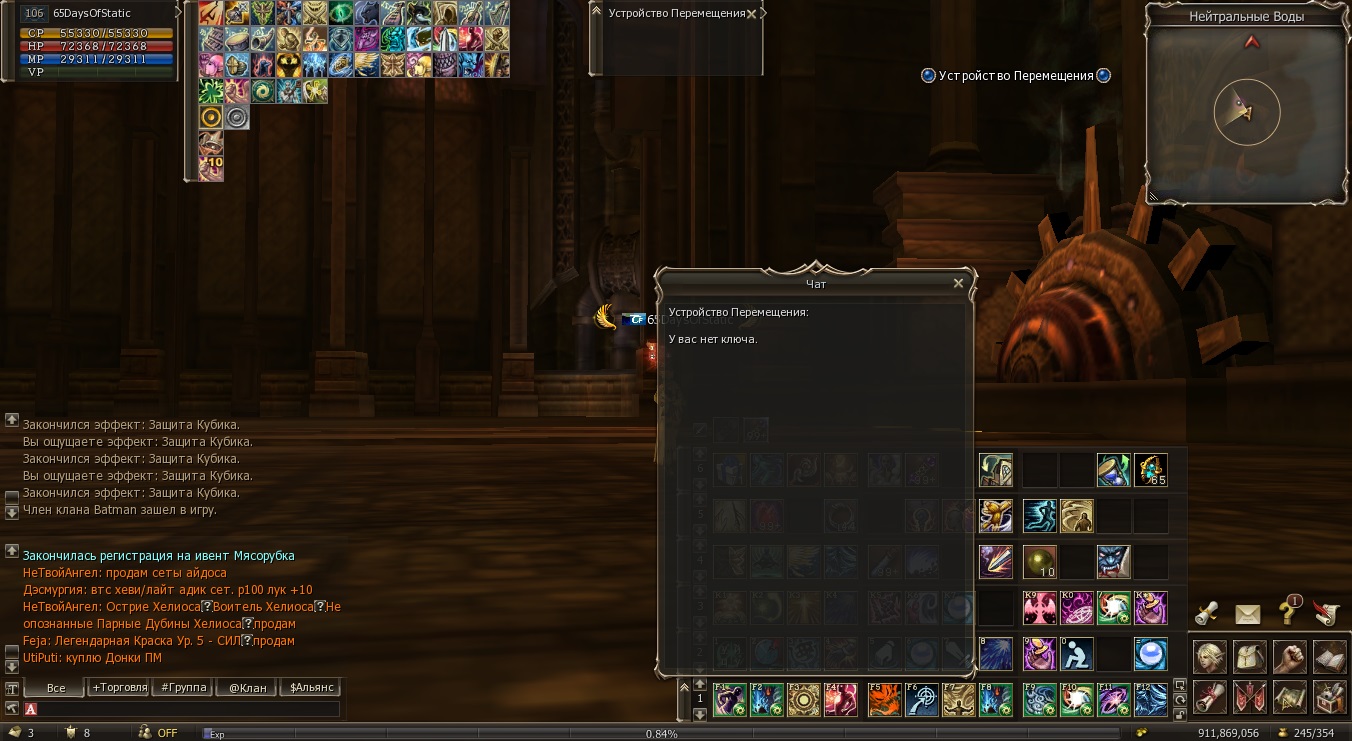Open the #Группа chat tab
Image resolution: width=1352 pixels, height=741 pixels.
(184, 688)
